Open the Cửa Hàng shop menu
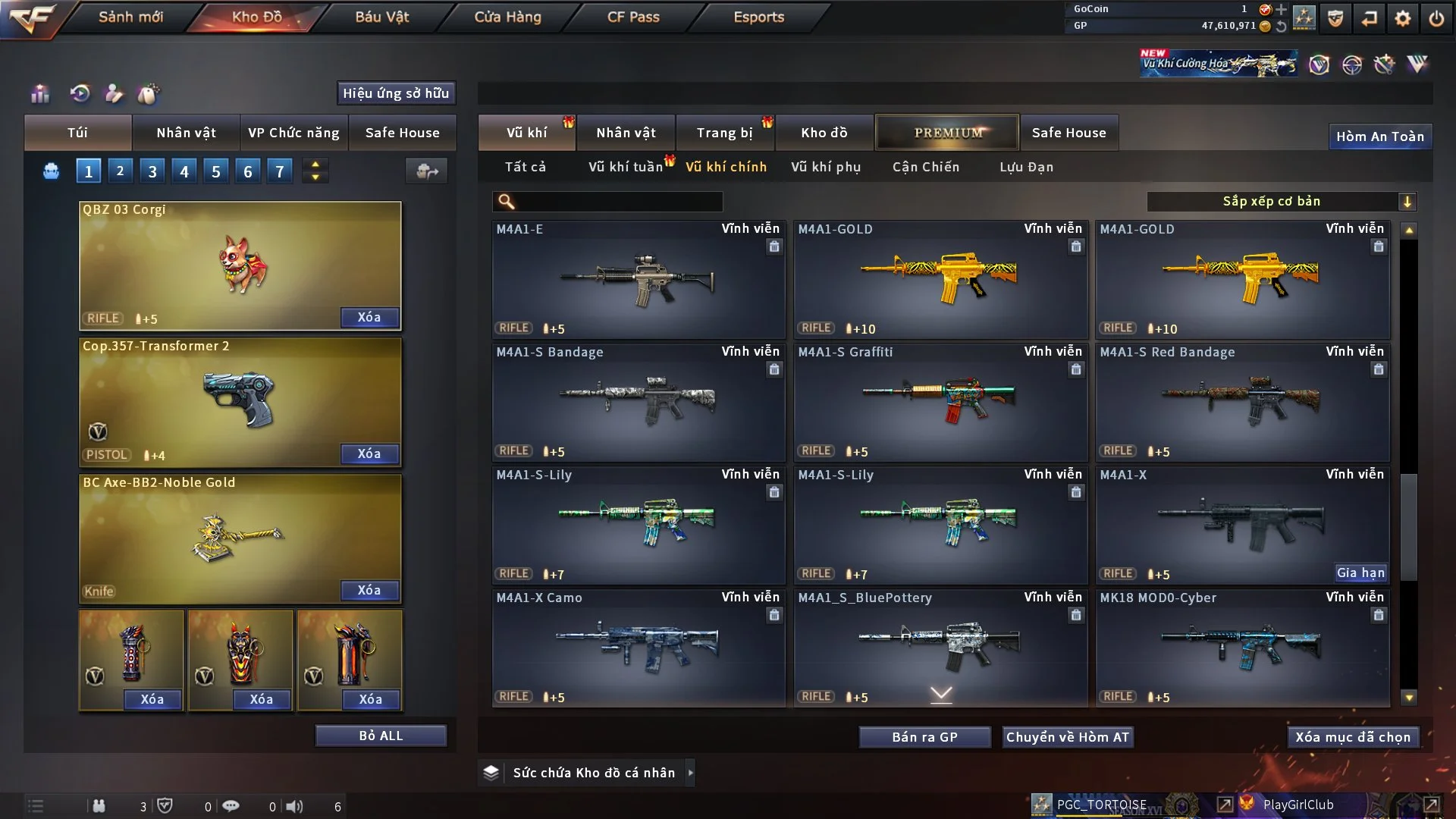The height and width of the screenshot is (819, 1456). [x=507, y=17]
